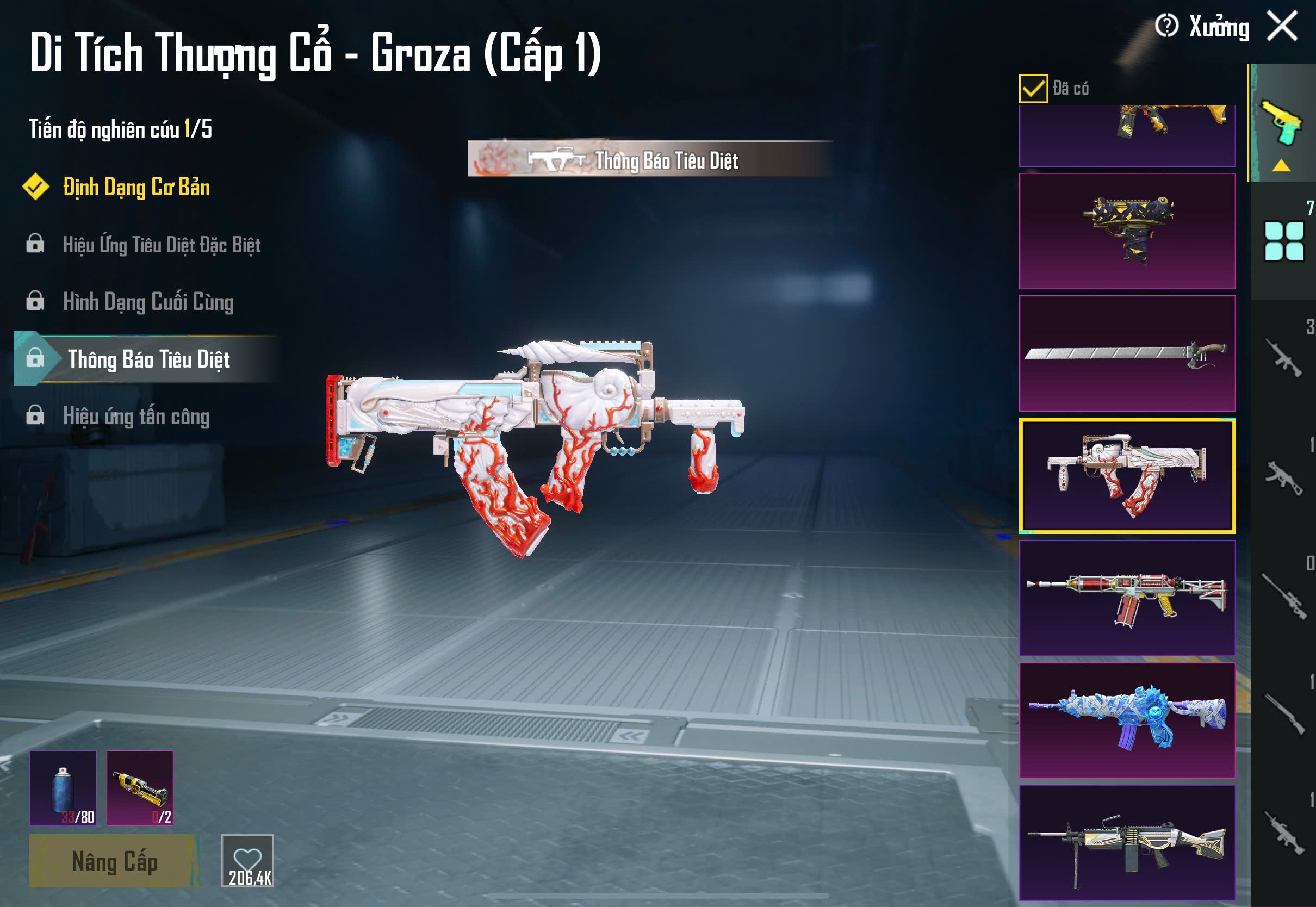Open the yellow gun material slot
The image size is (1316, 907).
140,788
